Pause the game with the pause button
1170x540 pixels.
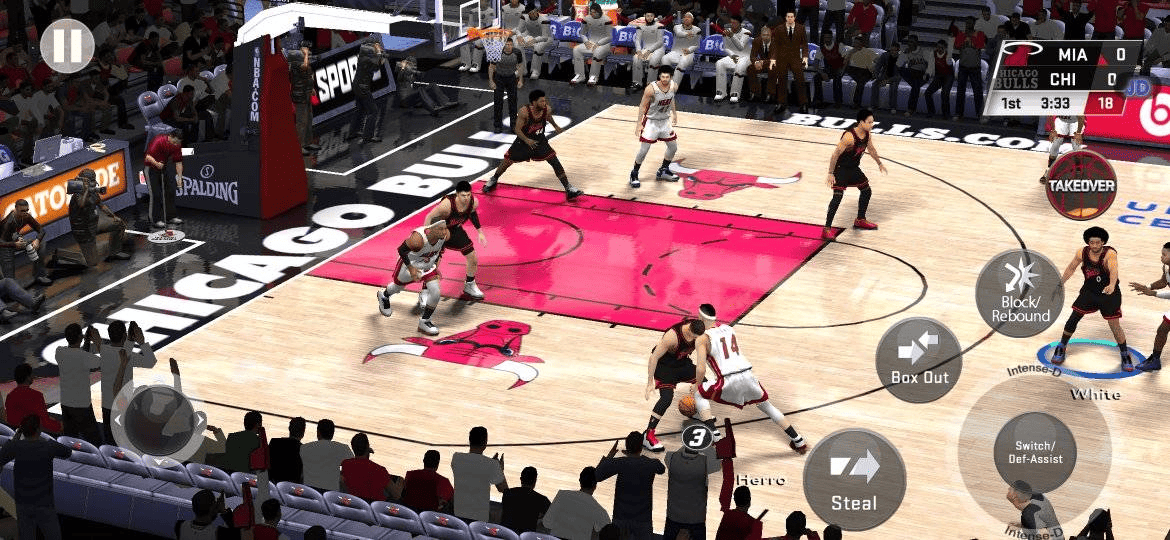[67, 45]
